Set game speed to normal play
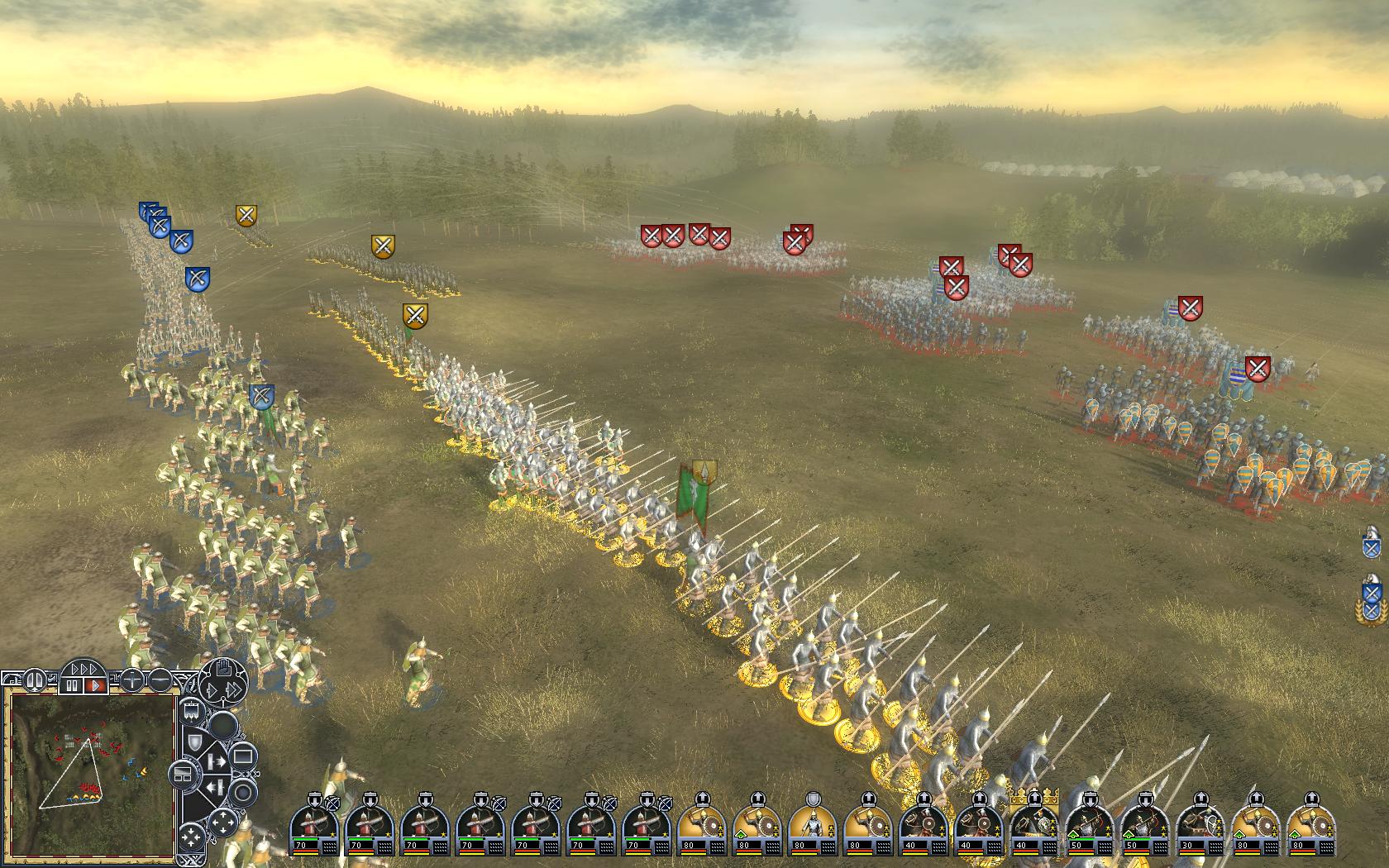The width and height of the screenshot is (1389, 868). point(95,685)
